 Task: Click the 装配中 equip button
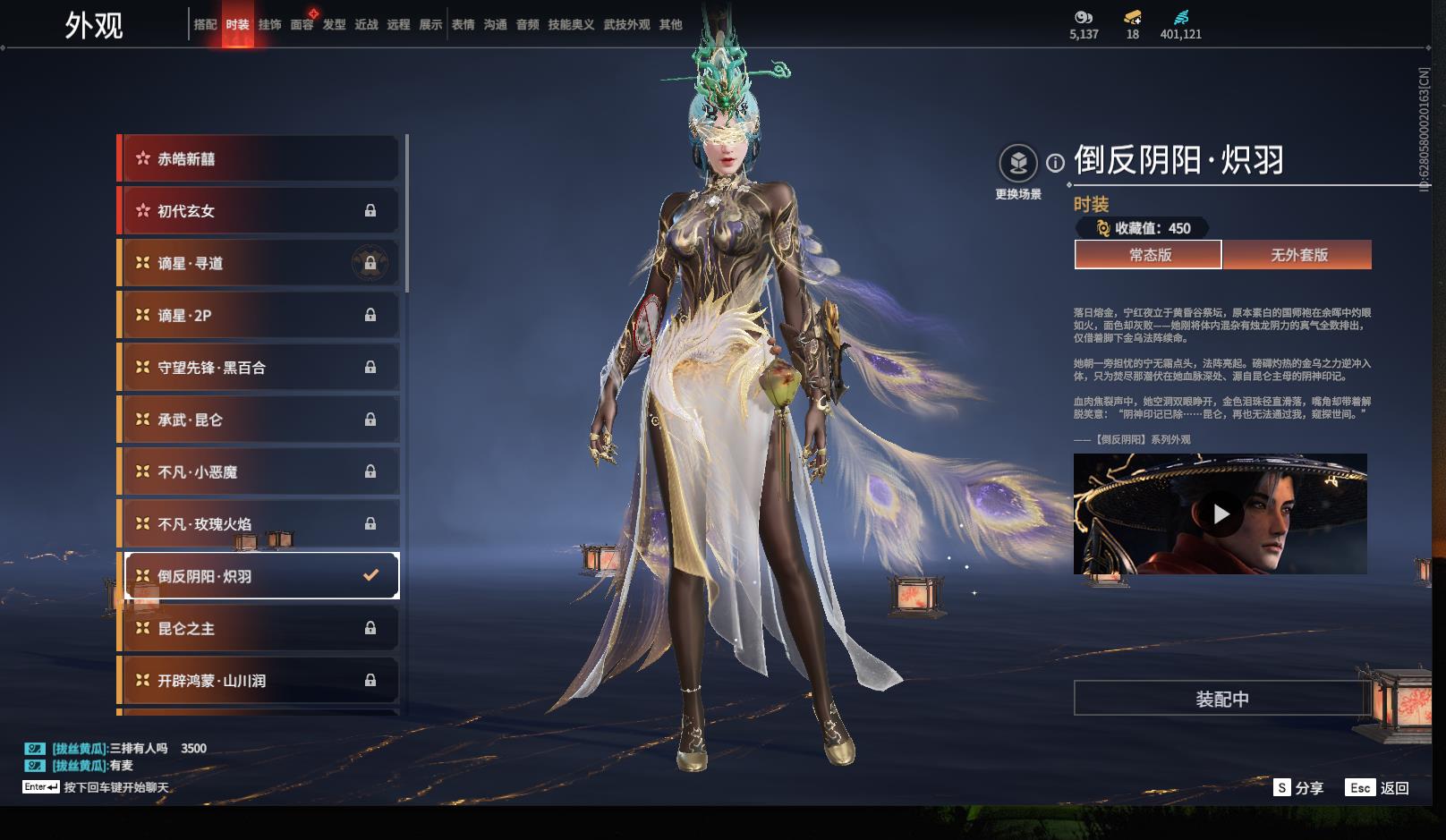tap(1221, 699)
